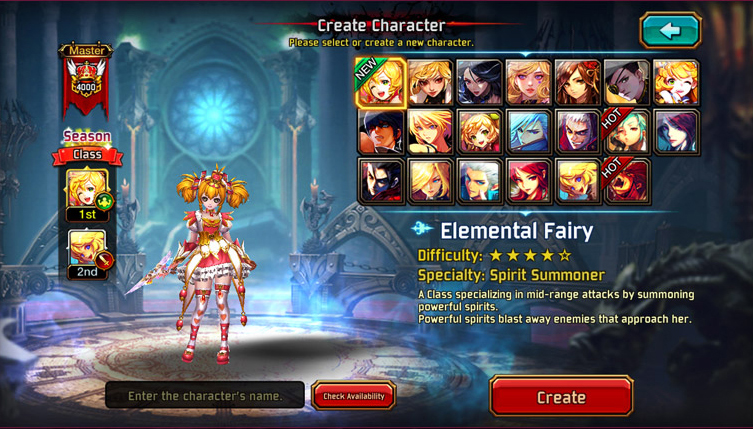Pick the brown-haired woman with red flower
This screenshot has width=753, height=429.
577,83
